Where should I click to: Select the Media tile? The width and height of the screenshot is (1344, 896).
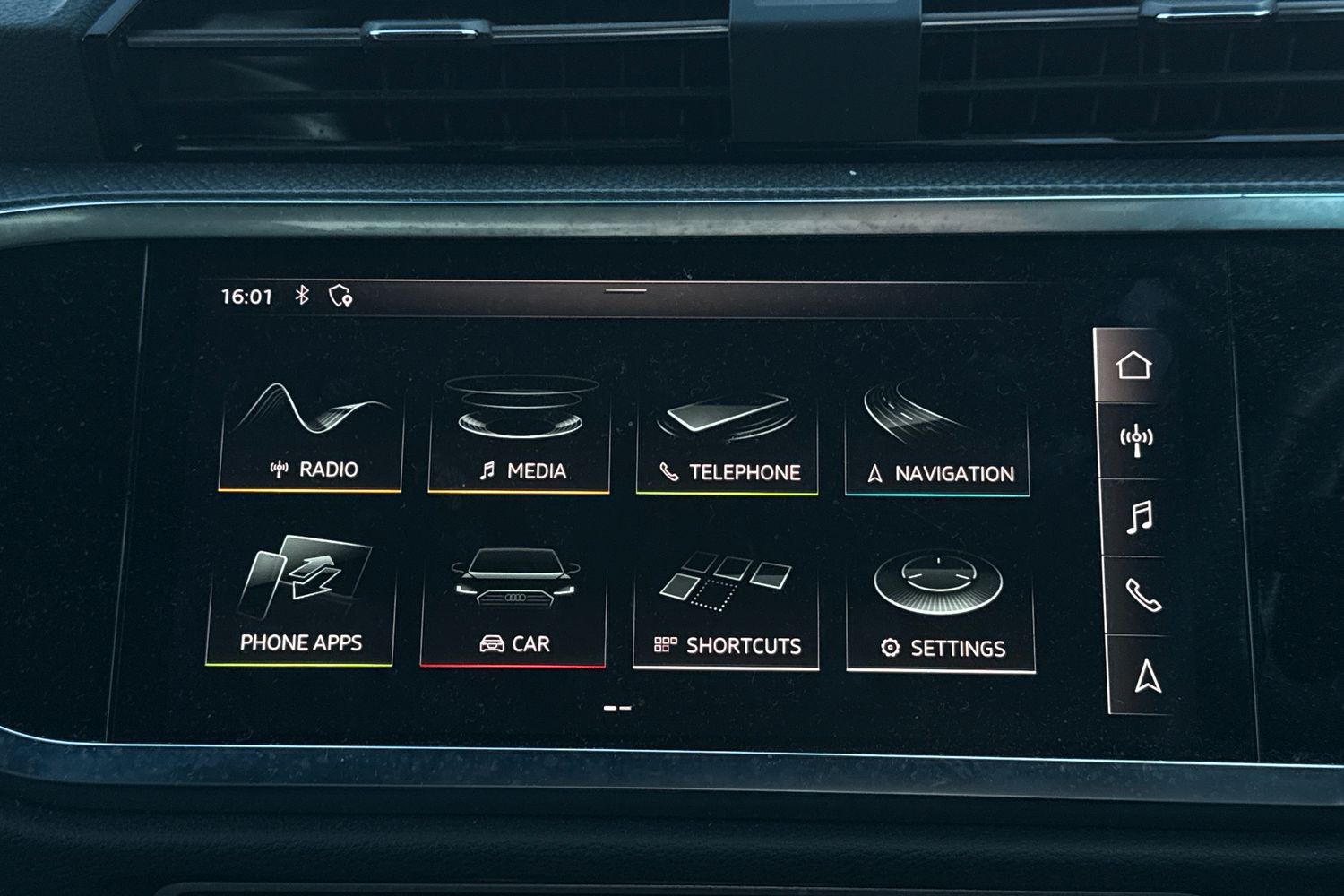[x=520, y=439]
